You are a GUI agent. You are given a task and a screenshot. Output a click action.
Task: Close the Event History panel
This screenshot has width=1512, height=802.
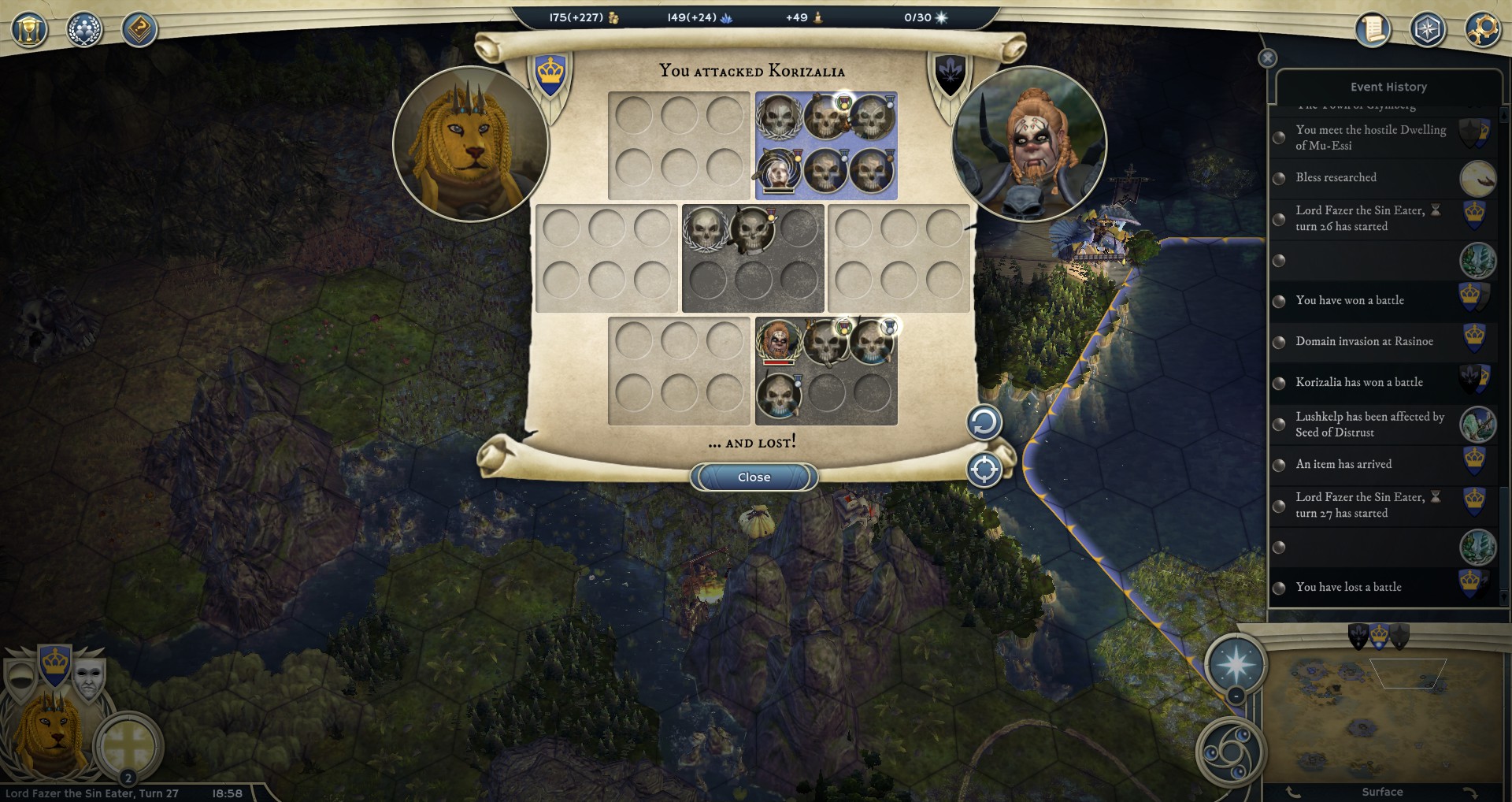(x=1267, y=58)
